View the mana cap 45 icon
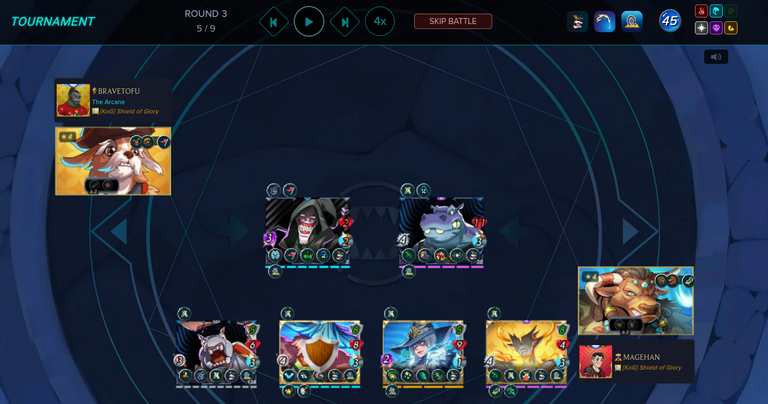768x404 pixels. 670,21
